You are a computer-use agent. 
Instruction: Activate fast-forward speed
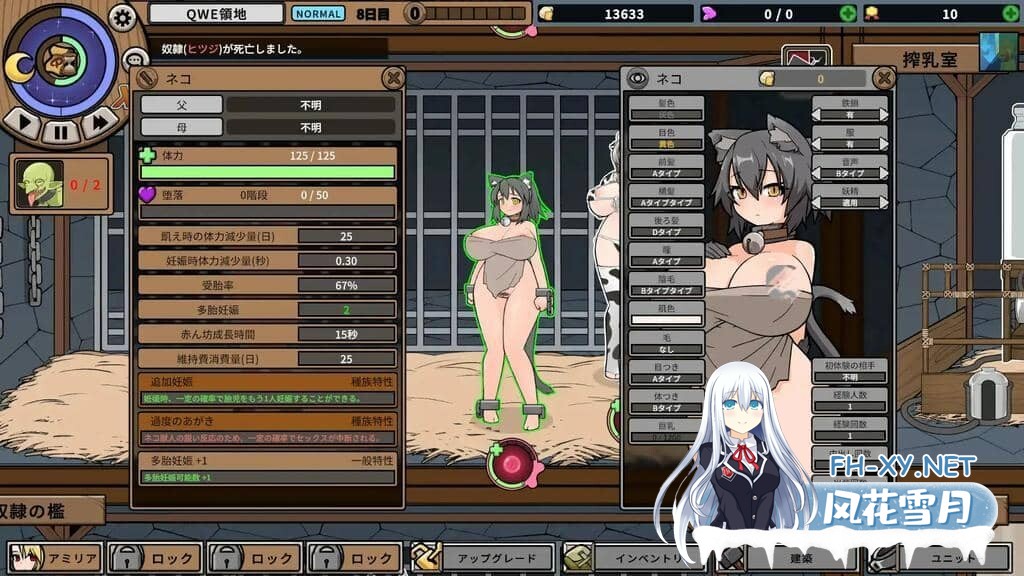[x=100, y=124]
